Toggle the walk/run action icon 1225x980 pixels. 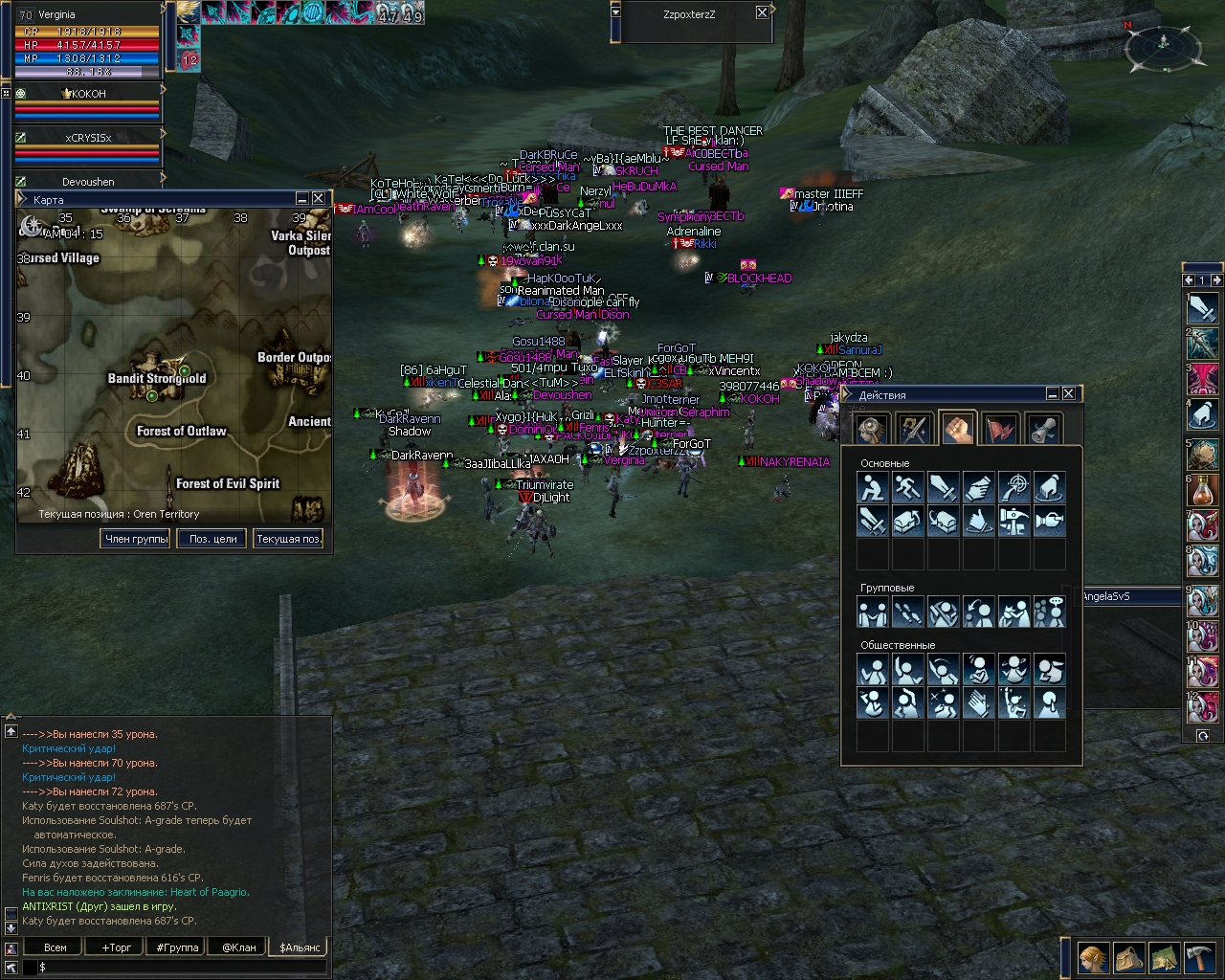click(x=907, y=488)
